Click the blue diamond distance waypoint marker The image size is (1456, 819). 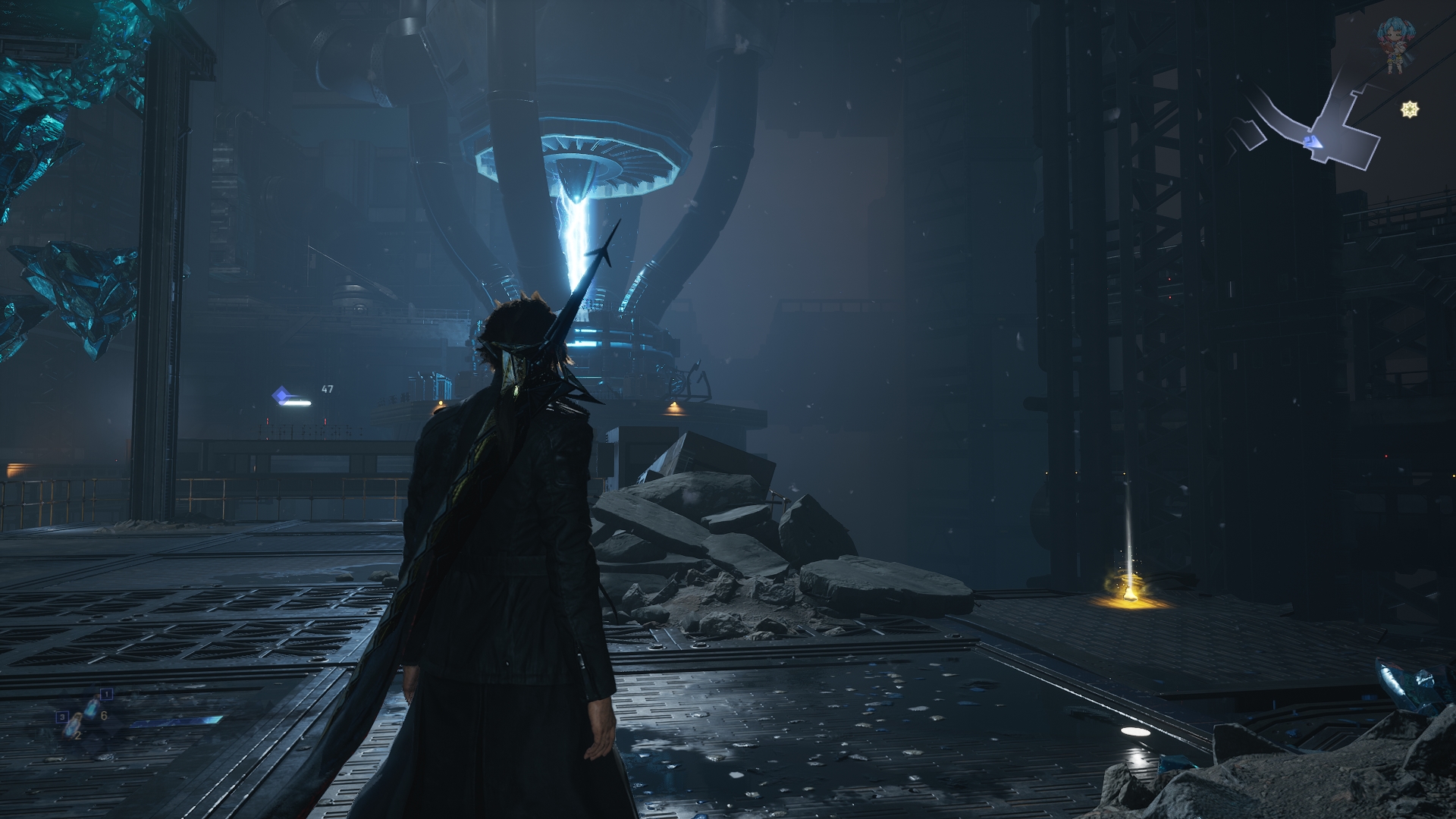[282, 395]
